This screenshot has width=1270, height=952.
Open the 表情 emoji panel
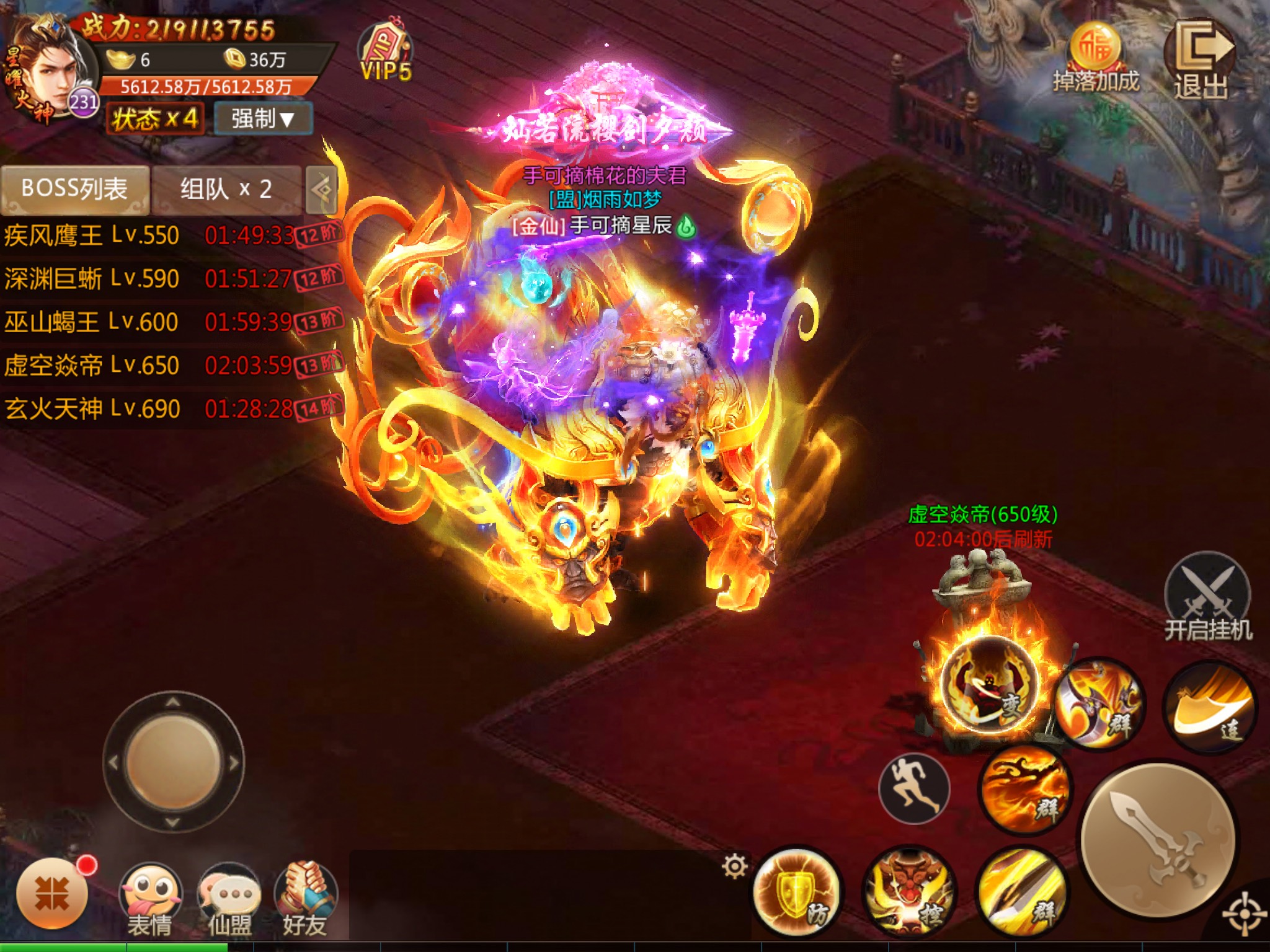point(150,900)
